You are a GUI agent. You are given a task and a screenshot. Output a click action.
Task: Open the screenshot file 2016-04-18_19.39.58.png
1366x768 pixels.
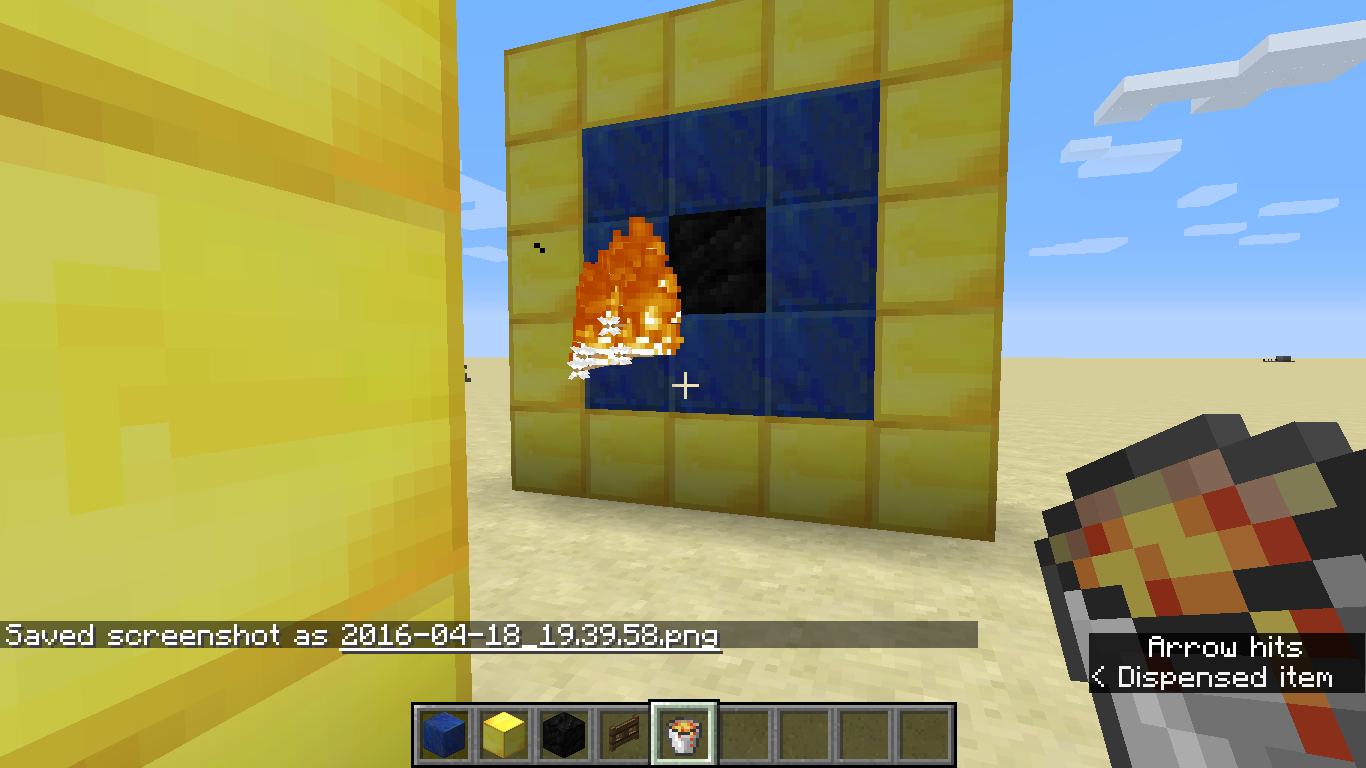tap(530, 634)
